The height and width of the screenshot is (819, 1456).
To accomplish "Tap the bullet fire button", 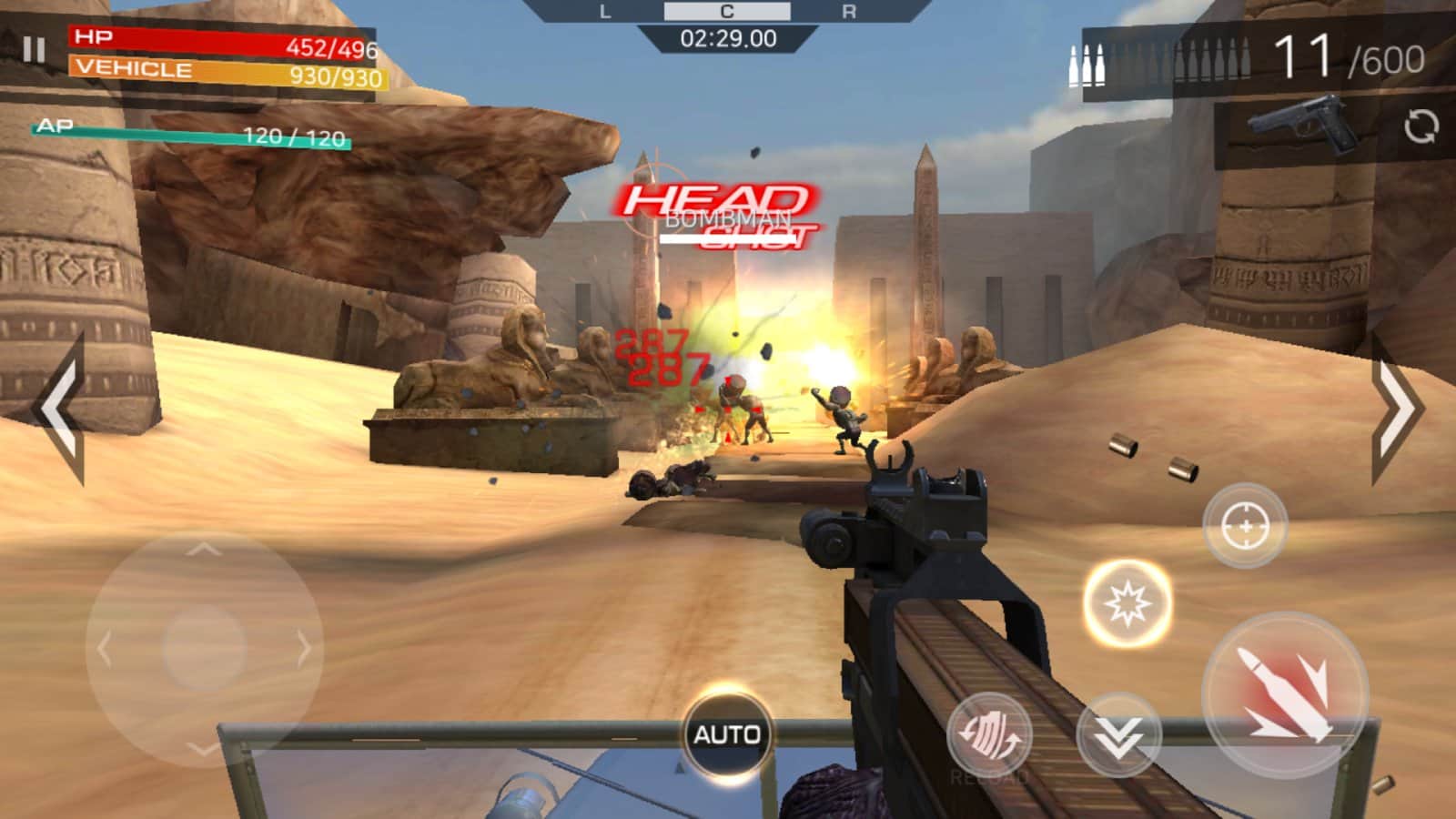I will [1284, 696].
